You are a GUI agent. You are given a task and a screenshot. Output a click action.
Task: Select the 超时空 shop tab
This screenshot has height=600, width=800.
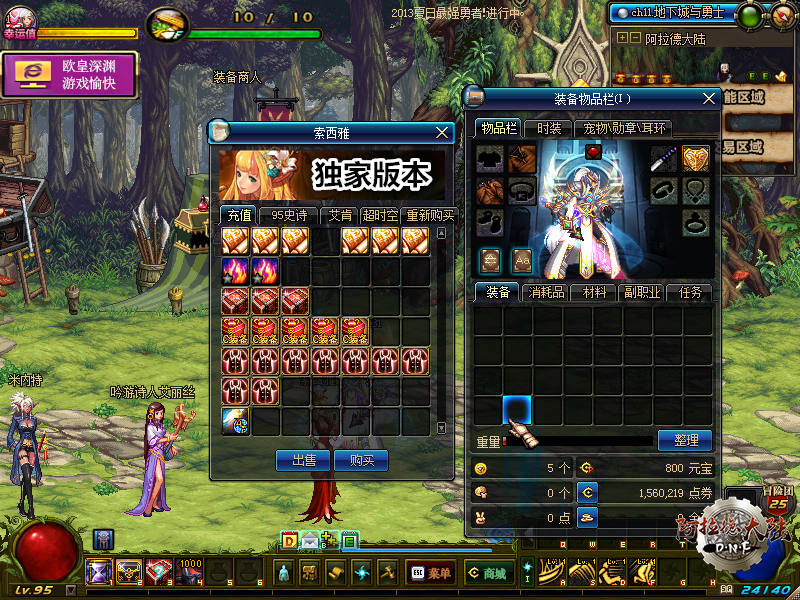pos(380,215)
